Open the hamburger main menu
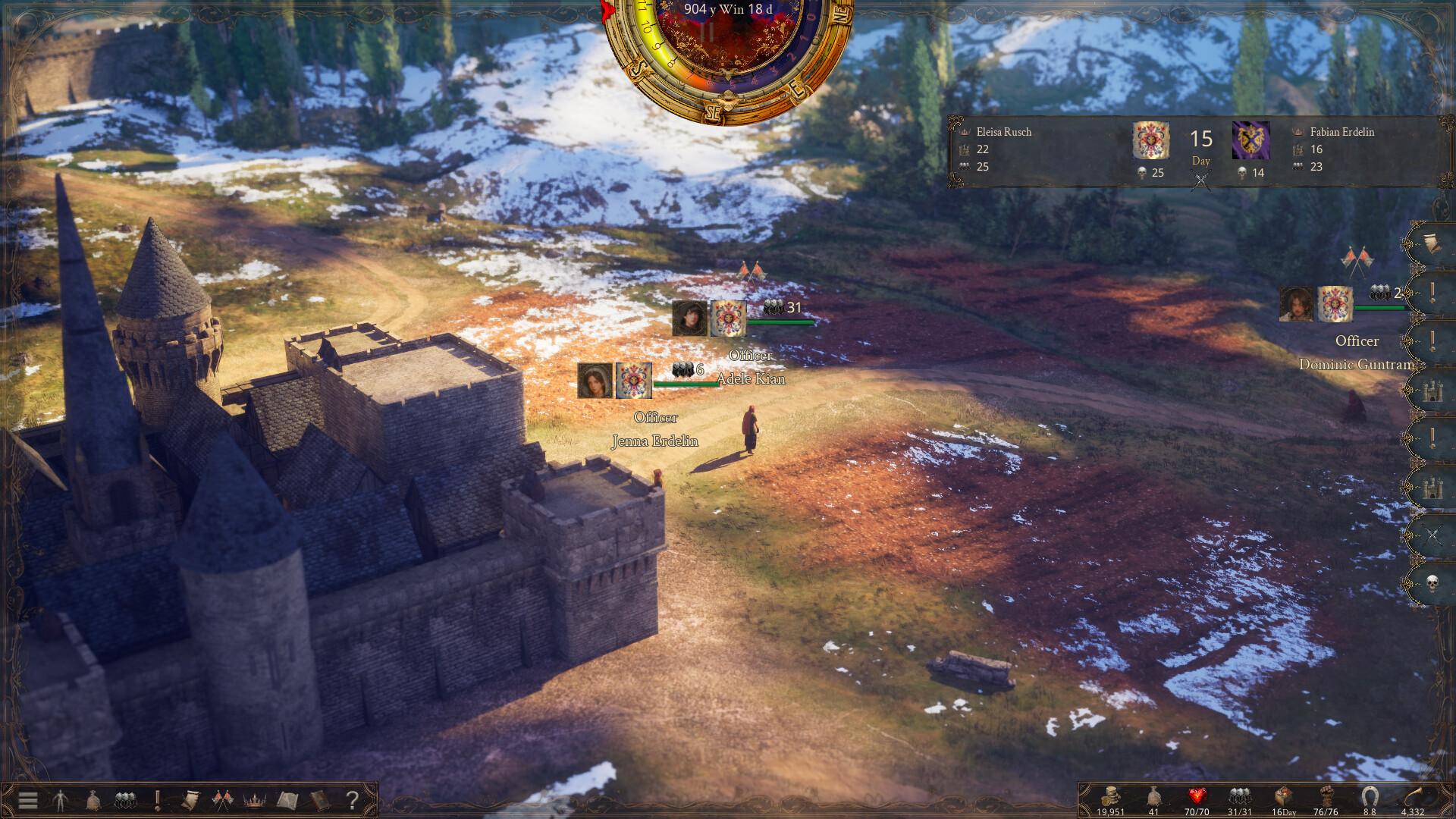The width and height of the screenshot is (1456, 819). click(x=28, y=800)
